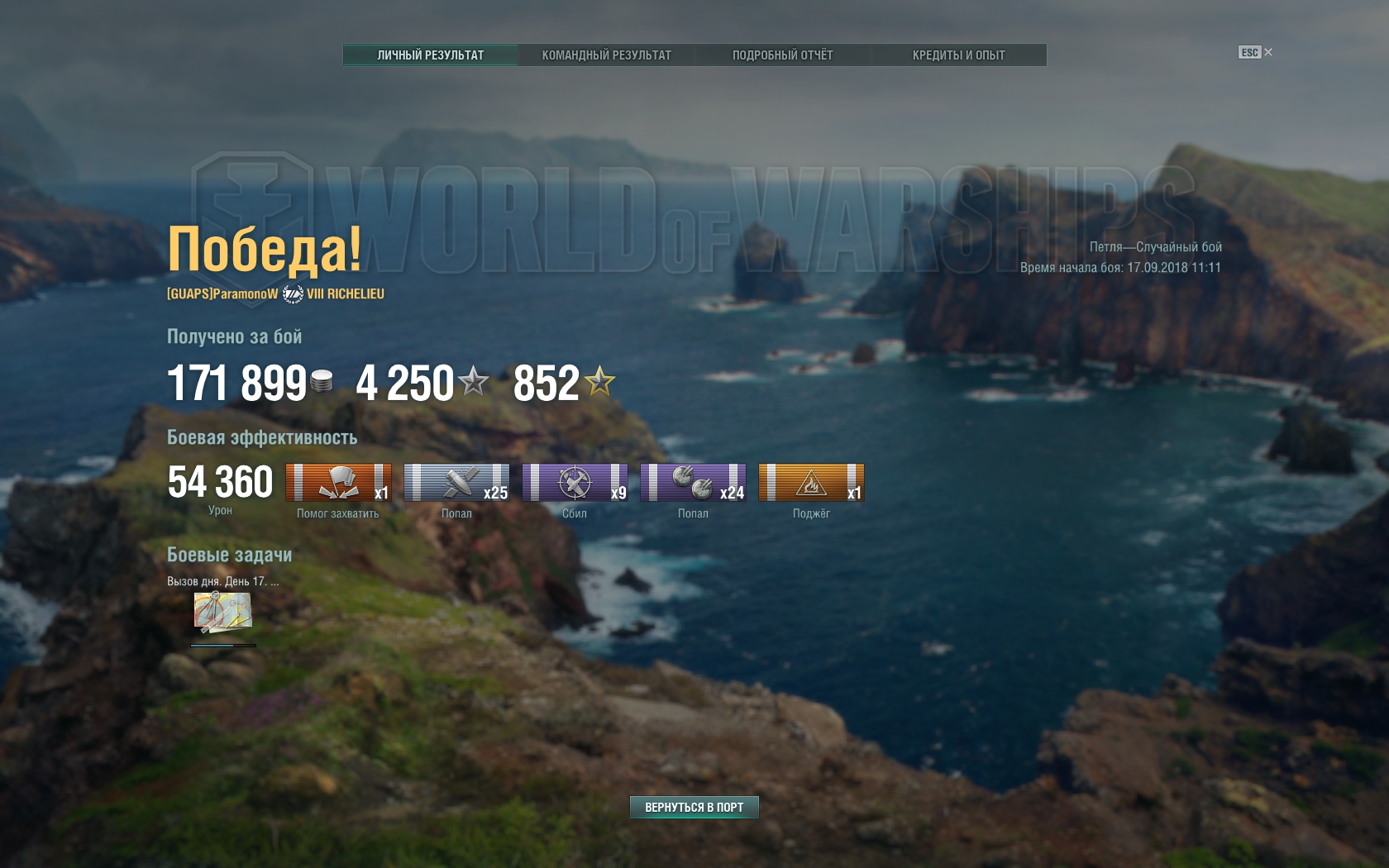Viewport: 1389px width, 868px height.
Task: Switch to the Личный результат tab
Action: (x=431, y=55)
